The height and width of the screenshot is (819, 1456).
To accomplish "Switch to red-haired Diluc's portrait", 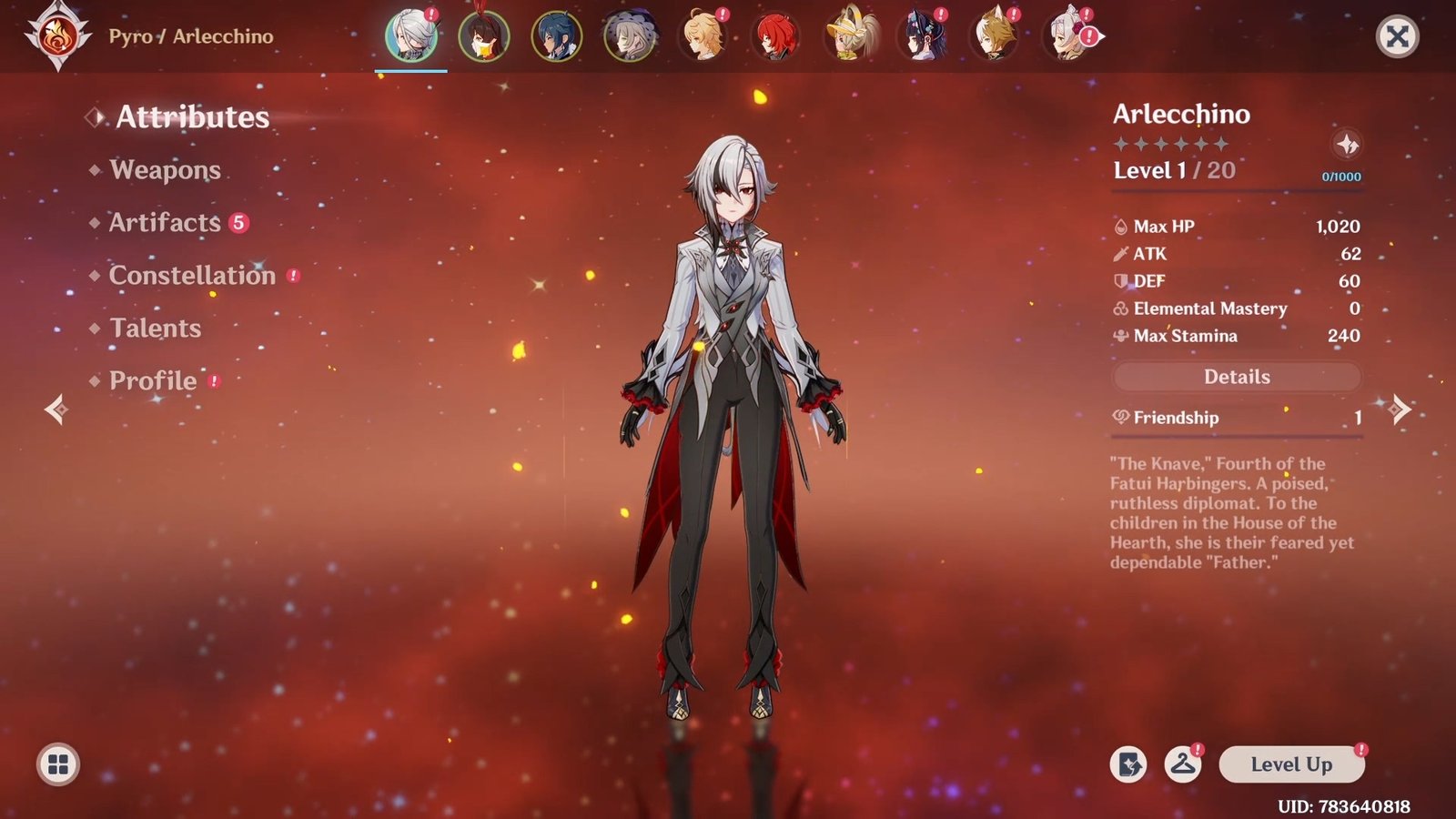I will (x=775, y=36).
